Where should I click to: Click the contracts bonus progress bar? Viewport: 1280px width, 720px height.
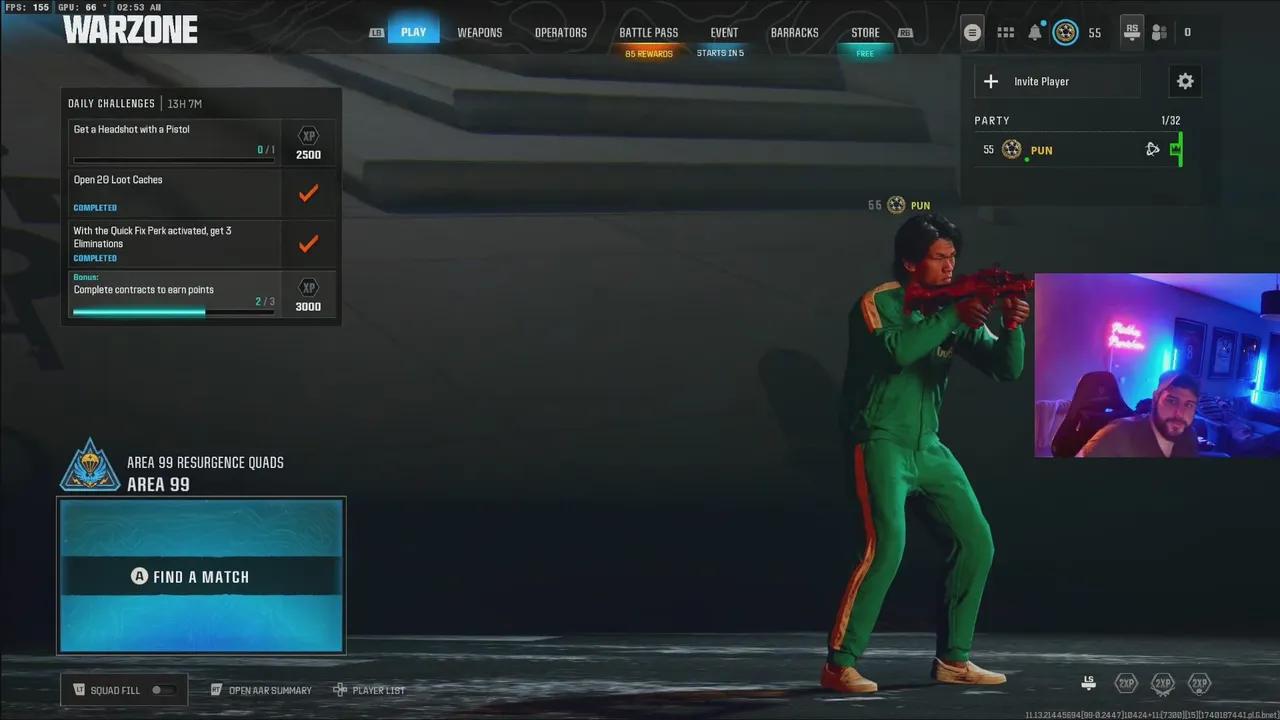(x=170, y=311)
